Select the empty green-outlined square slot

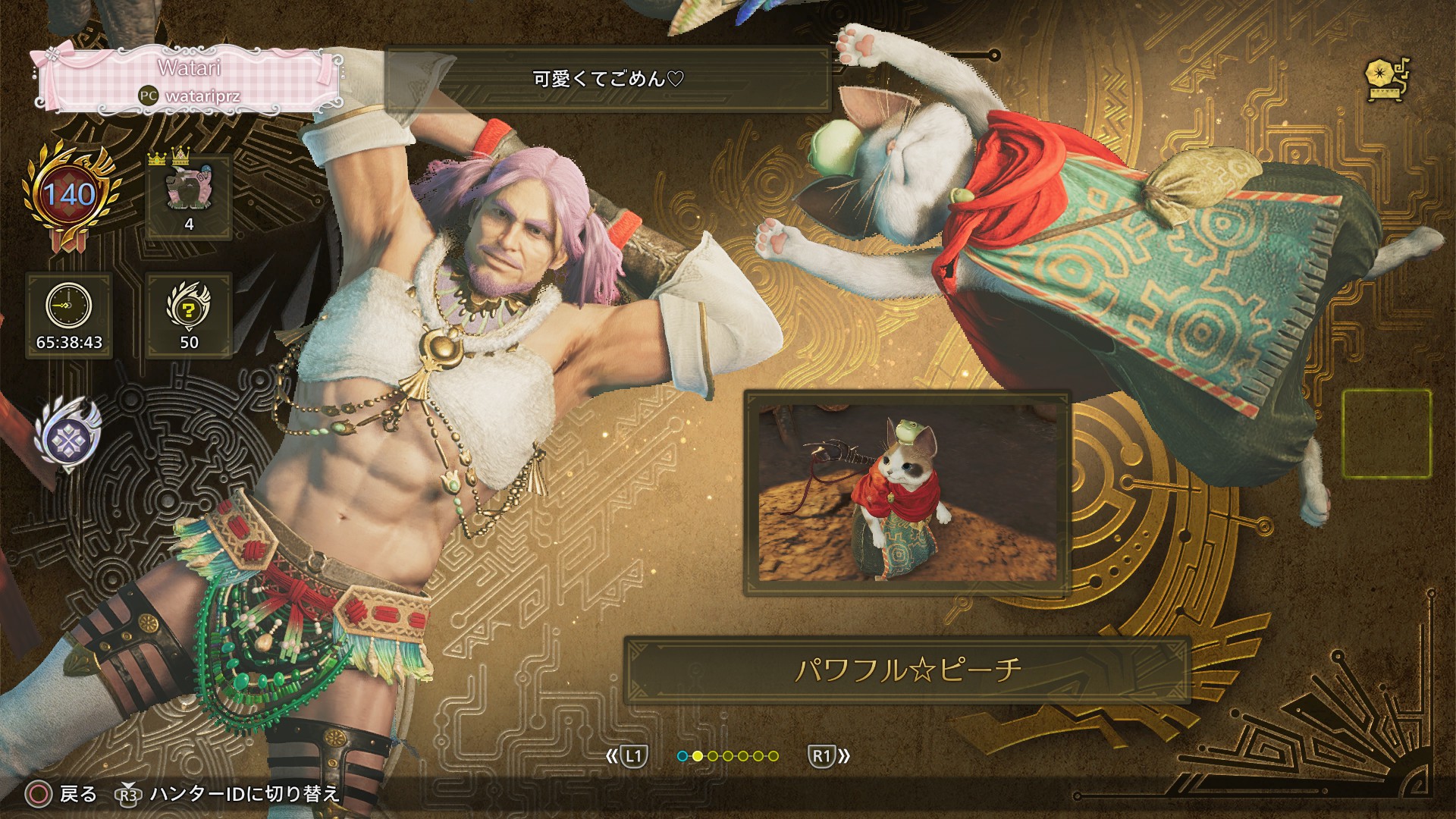click(1387, 434)
